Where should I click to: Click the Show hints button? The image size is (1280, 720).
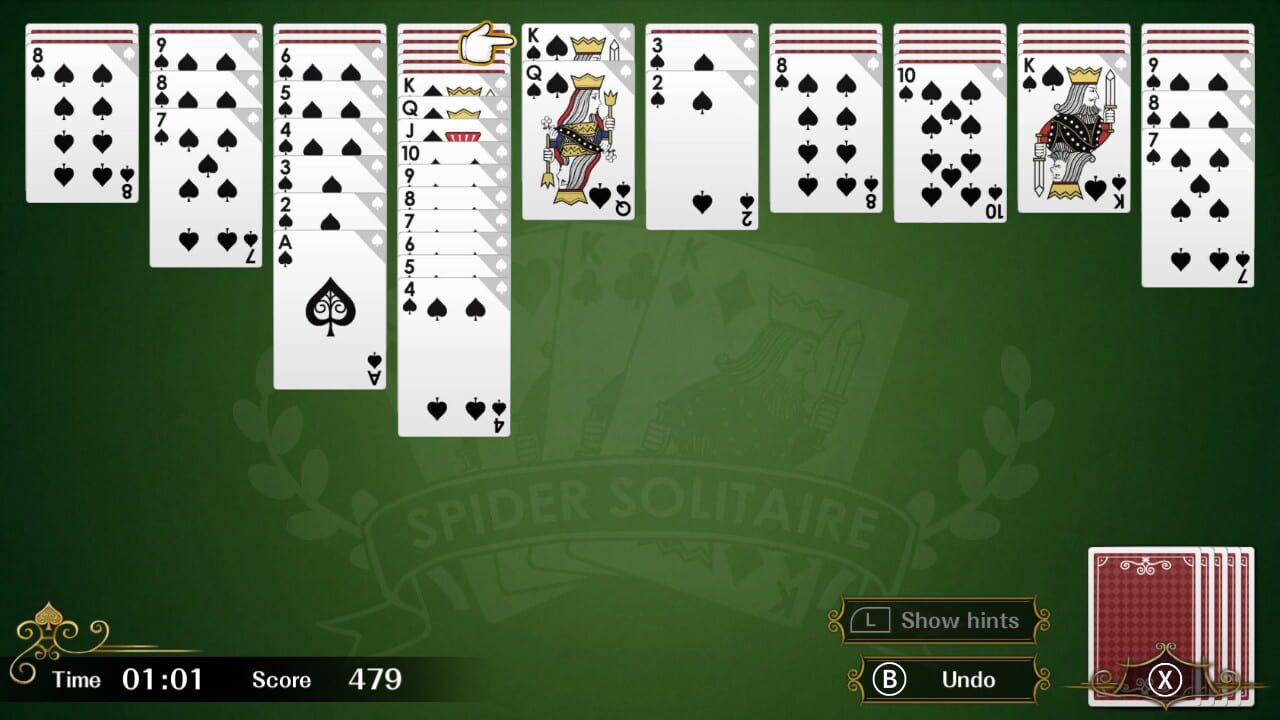(948, 620)
